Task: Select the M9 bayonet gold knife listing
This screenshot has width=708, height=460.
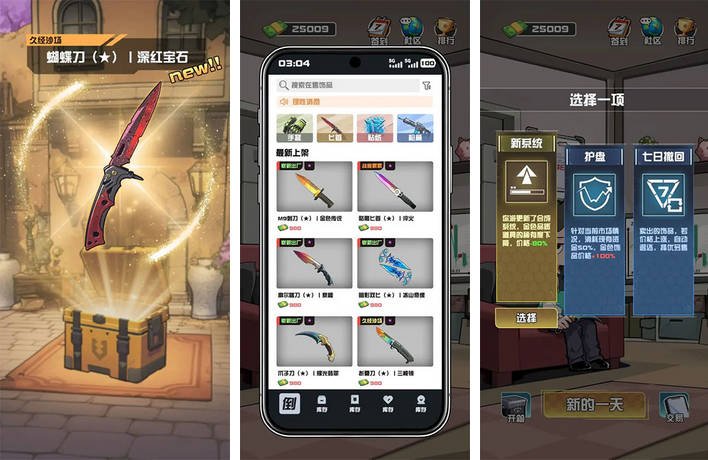Action: coord(314,192)
